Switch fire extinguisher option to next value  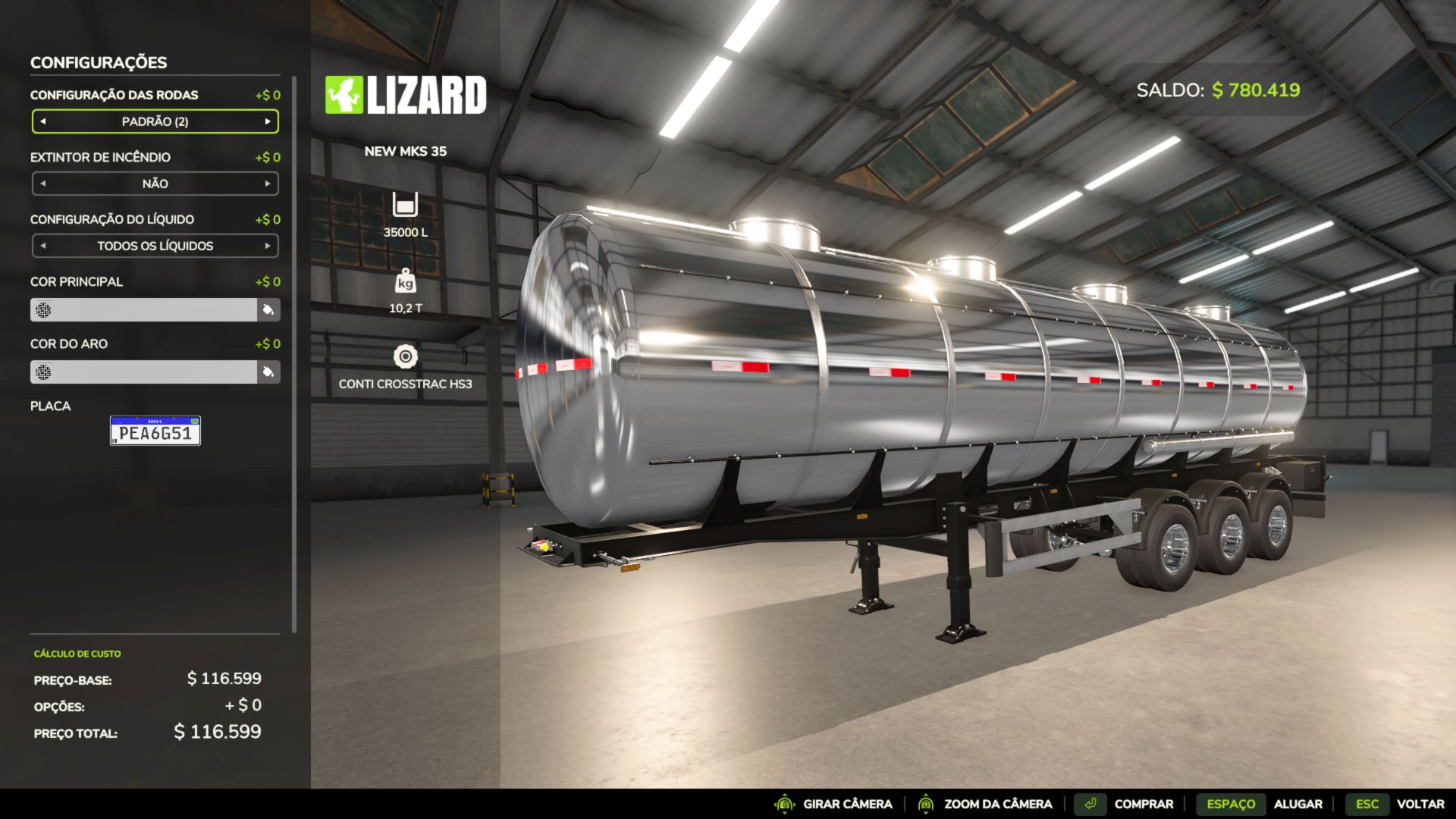pyautogui.click(x=268, y=184)
